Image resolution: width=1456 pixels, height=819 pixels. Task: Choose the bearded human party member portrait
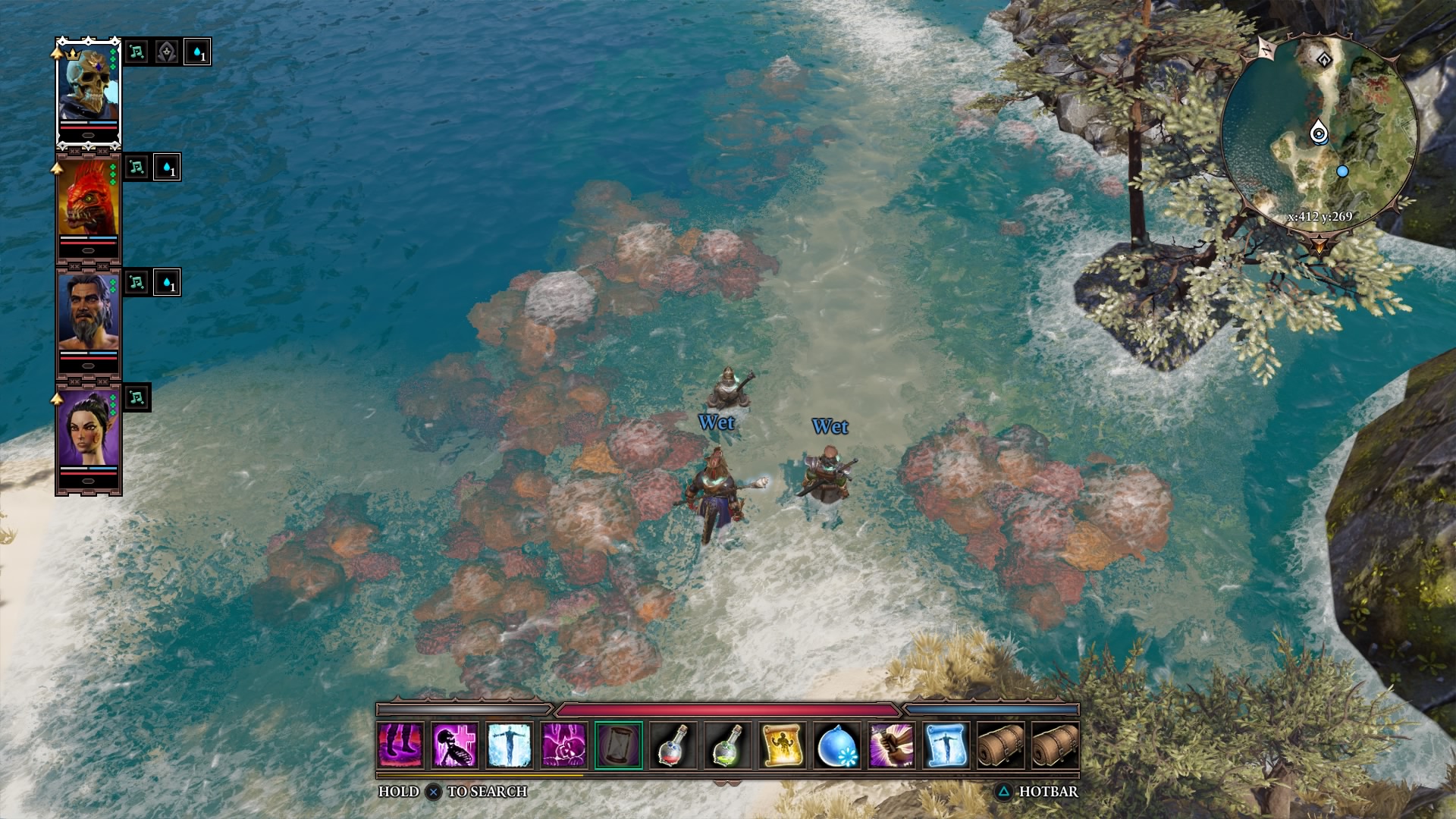[x=88, y=315]
